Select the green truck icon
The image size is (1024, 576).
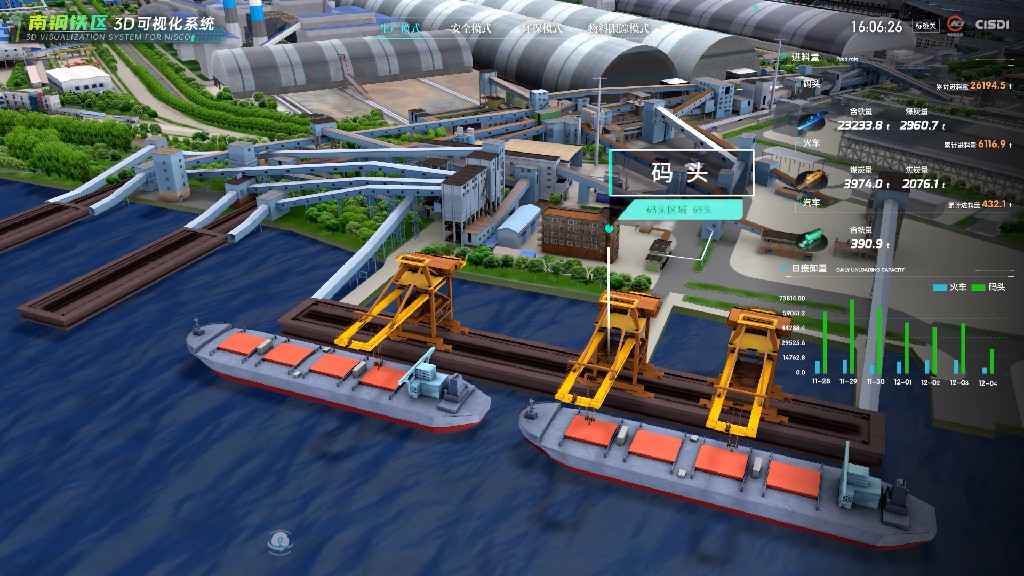coord(810,238)
